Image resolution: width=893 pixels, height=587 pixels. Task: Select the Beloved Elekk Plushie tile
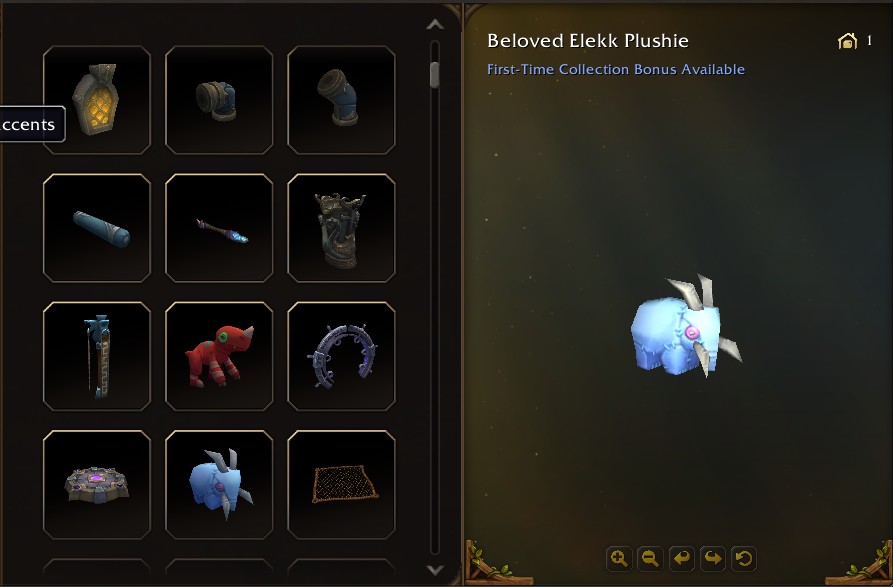pyautogui.click(x=219, y=484)
